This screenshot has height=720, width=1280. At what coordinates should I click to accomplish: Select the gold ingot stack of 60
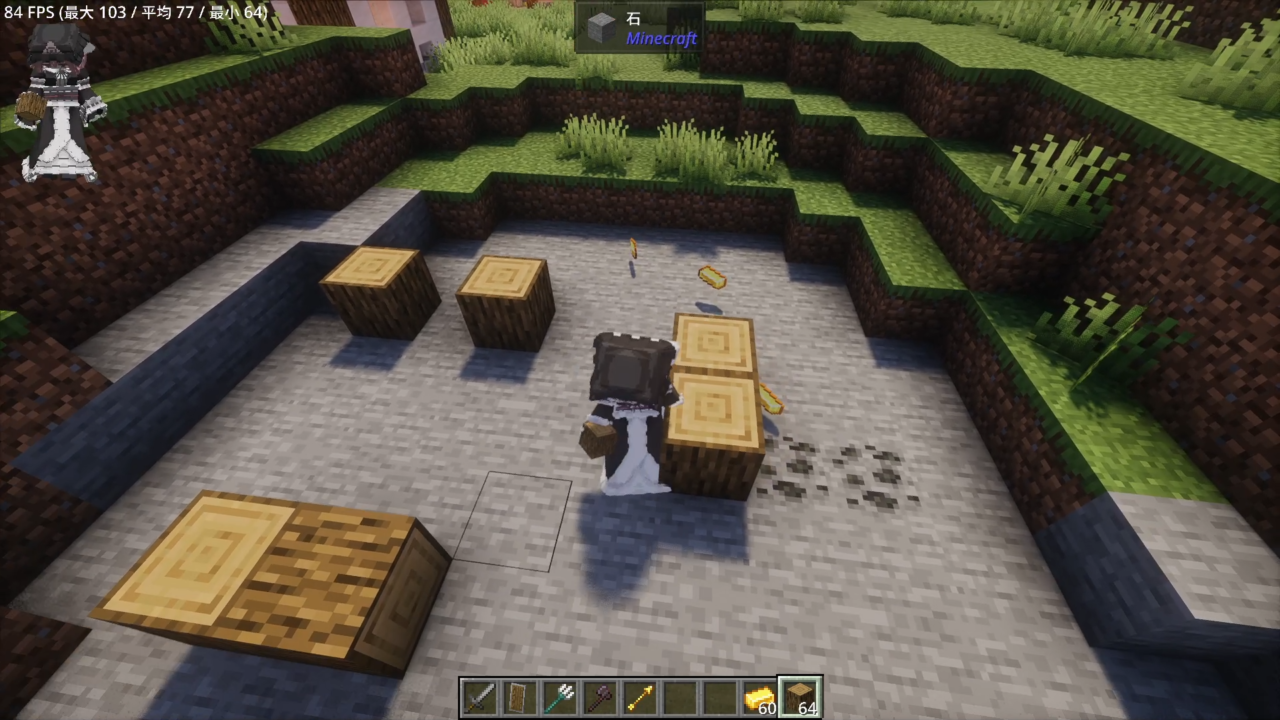click(759, 697)
